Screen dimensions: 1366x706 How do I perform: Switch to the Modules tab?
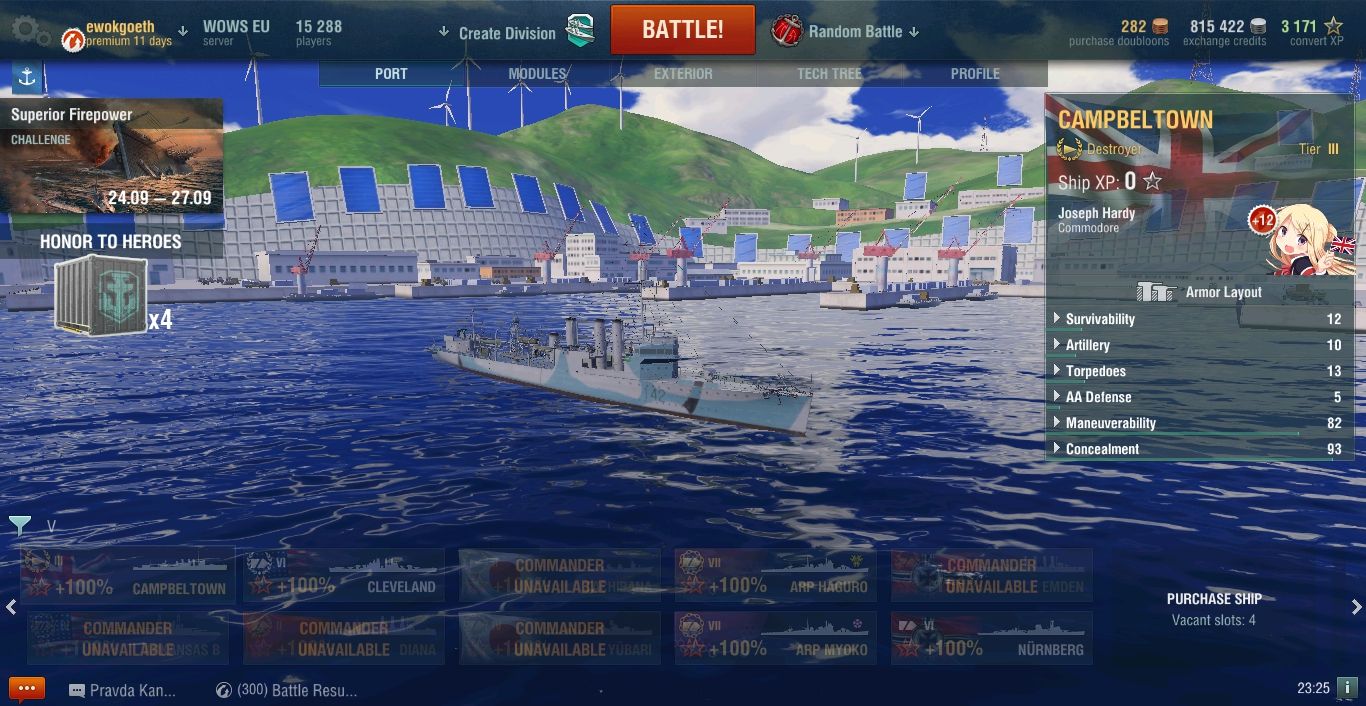537,74
